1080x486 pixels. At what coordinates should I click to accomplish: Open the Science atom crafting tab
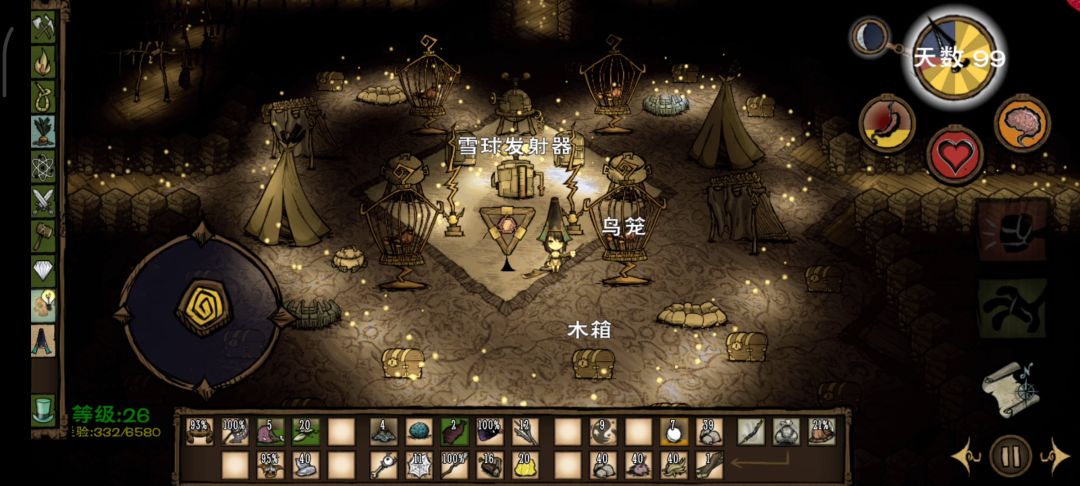[x=43, y=166]
